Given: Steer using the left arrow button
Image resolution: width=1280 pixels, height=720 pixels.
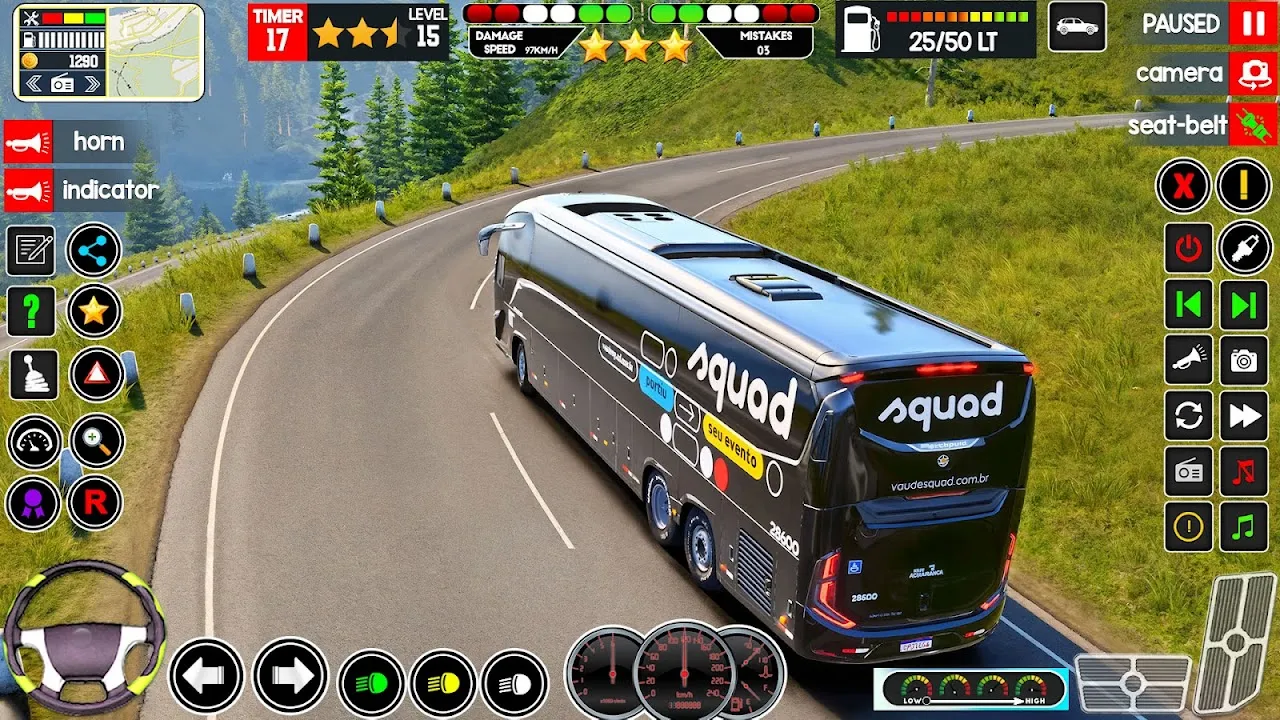Looking at the screenshot, I should click(206, 676).
